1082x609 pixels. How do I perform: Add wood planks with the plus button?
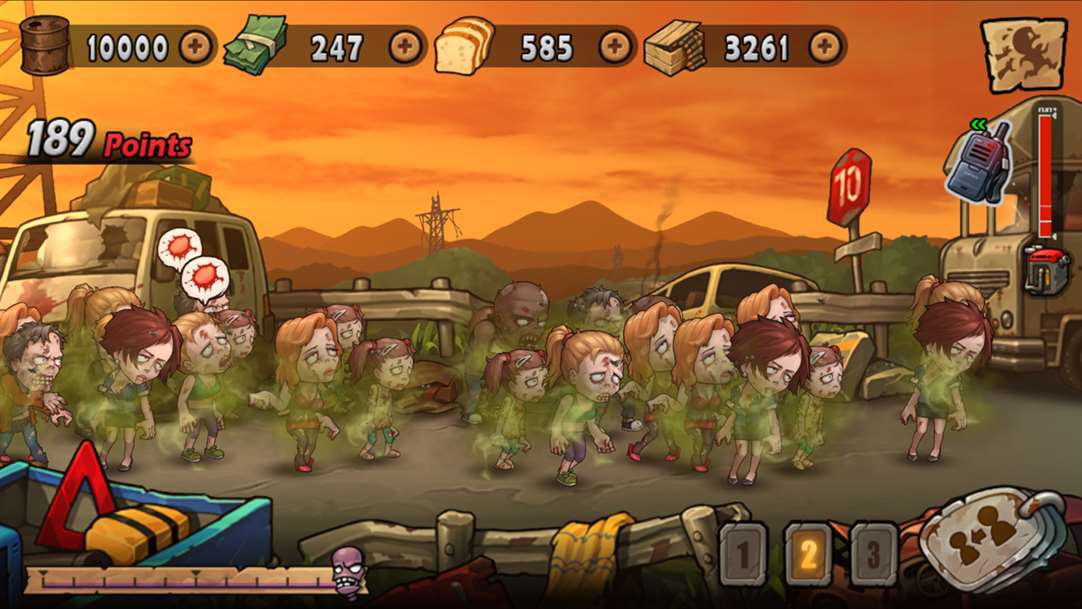pyautogui.click(x=825, y=46)
